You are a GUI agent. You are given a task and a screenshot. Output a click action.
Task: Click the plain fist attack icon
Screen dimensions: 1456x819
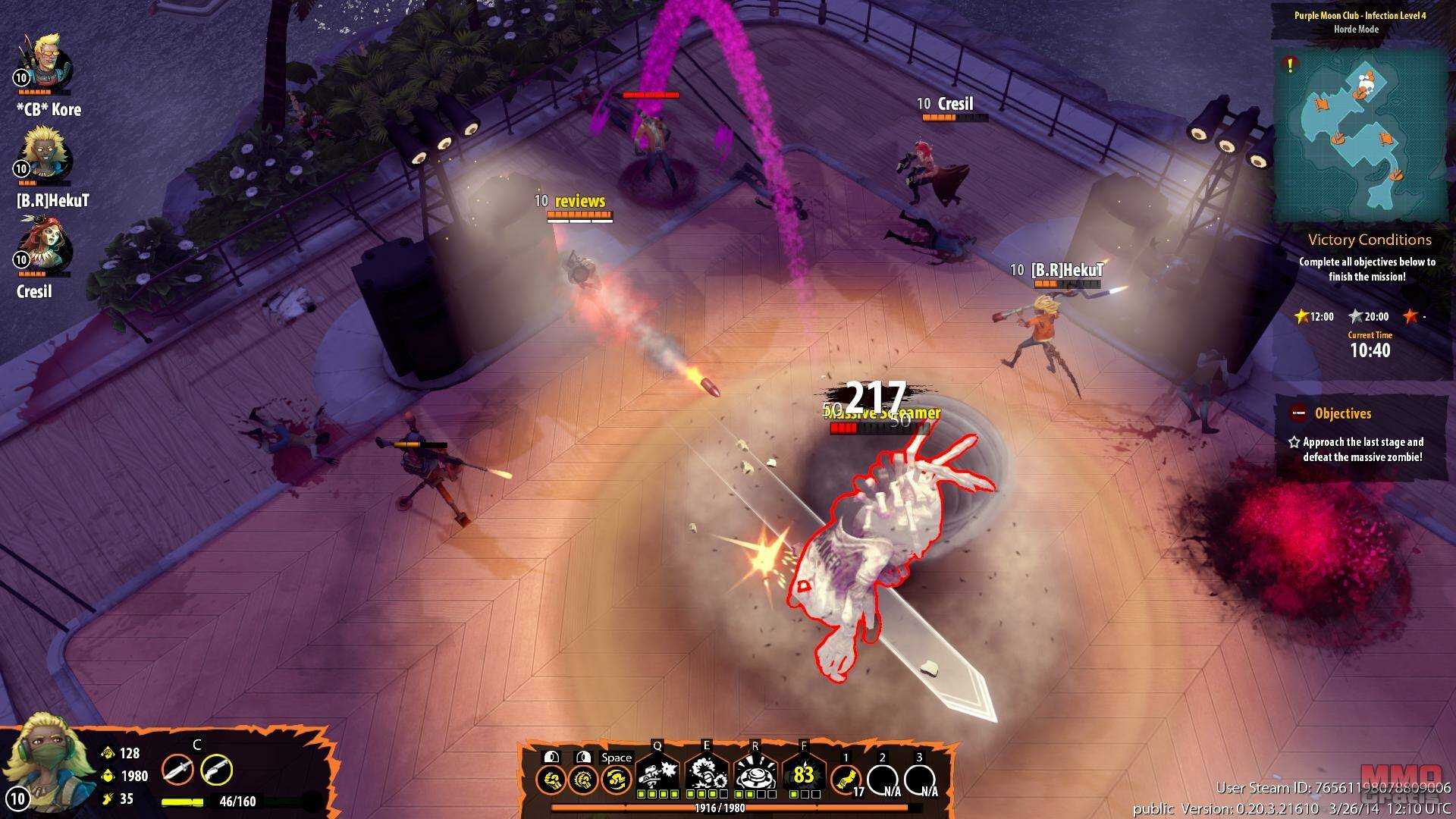[551, 780]
